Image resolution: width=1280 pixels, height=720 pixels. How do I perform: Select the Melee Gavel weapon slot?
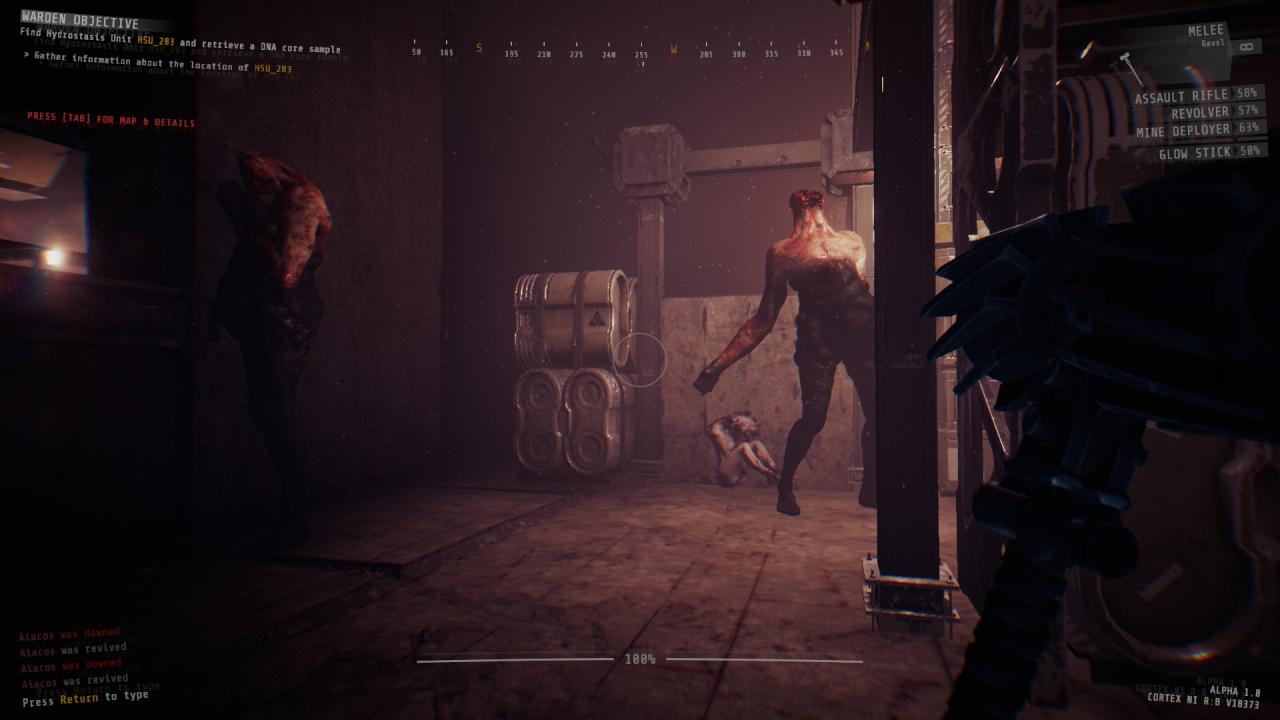(x=1205, y=37)
